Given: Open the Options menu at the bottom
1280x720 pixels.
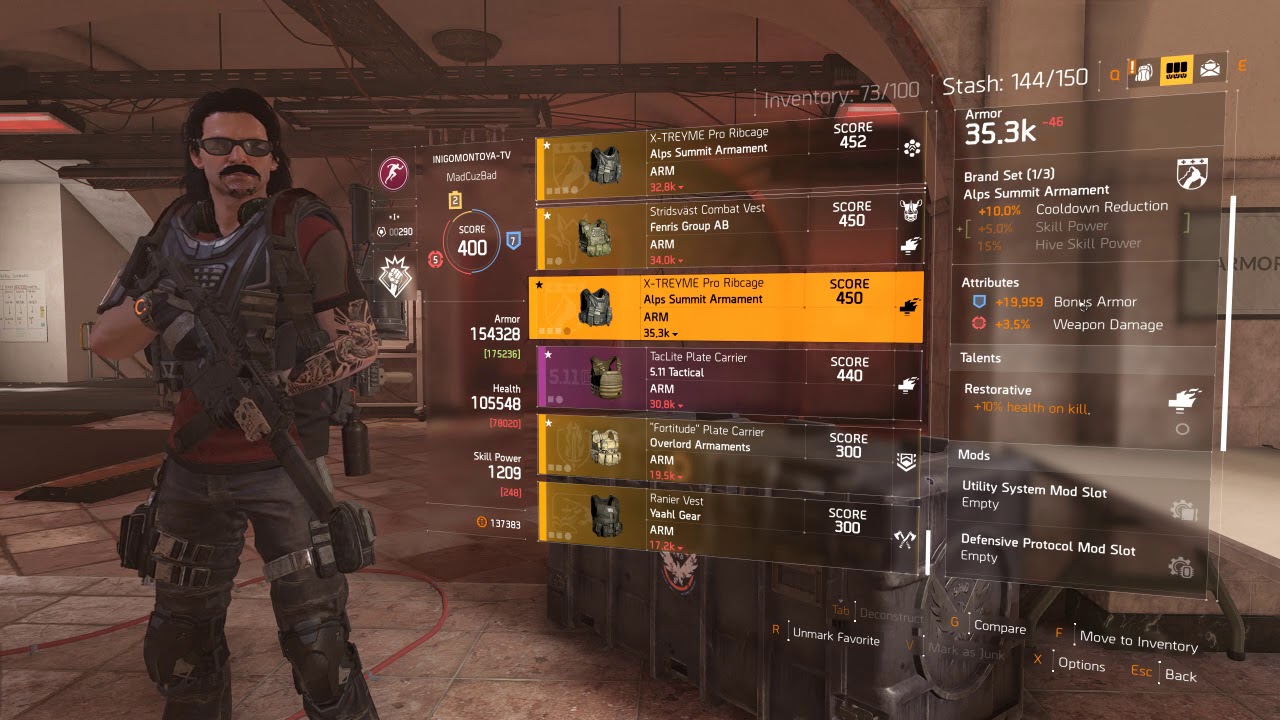Looking at the screenshot, I should (x=1084, y=665).
